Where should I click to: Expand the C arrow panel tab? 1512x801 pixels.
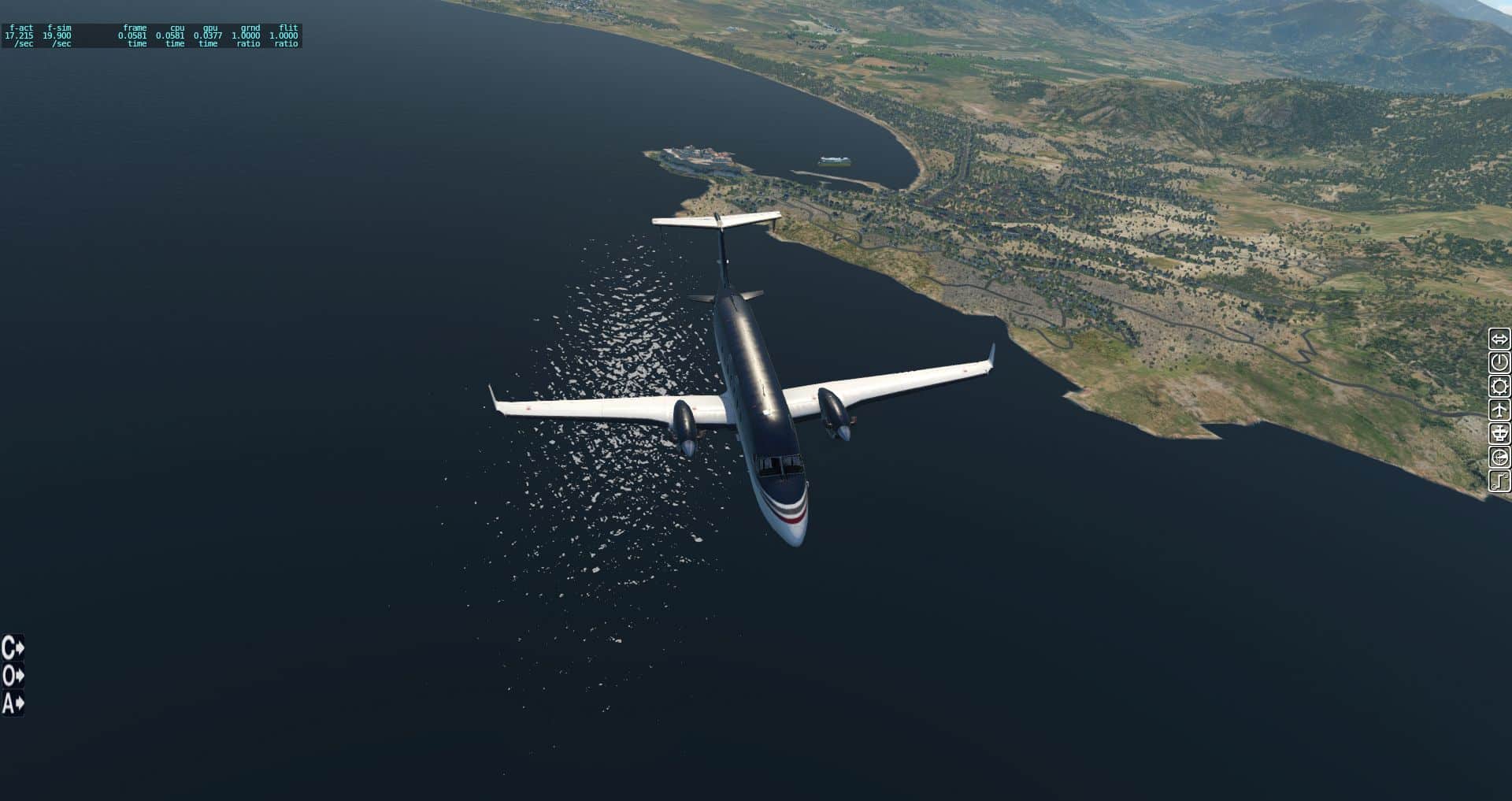click(x=13, y=648)
